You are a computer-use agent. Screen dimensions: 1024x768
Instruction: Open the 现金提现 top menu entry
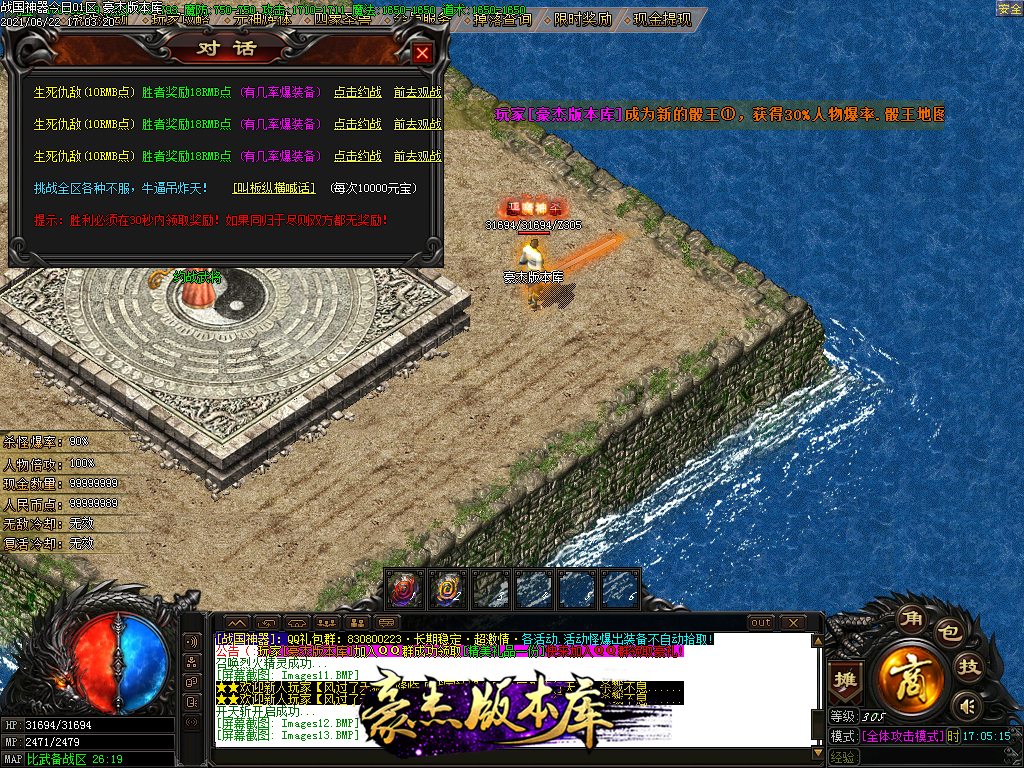(661, 19)
